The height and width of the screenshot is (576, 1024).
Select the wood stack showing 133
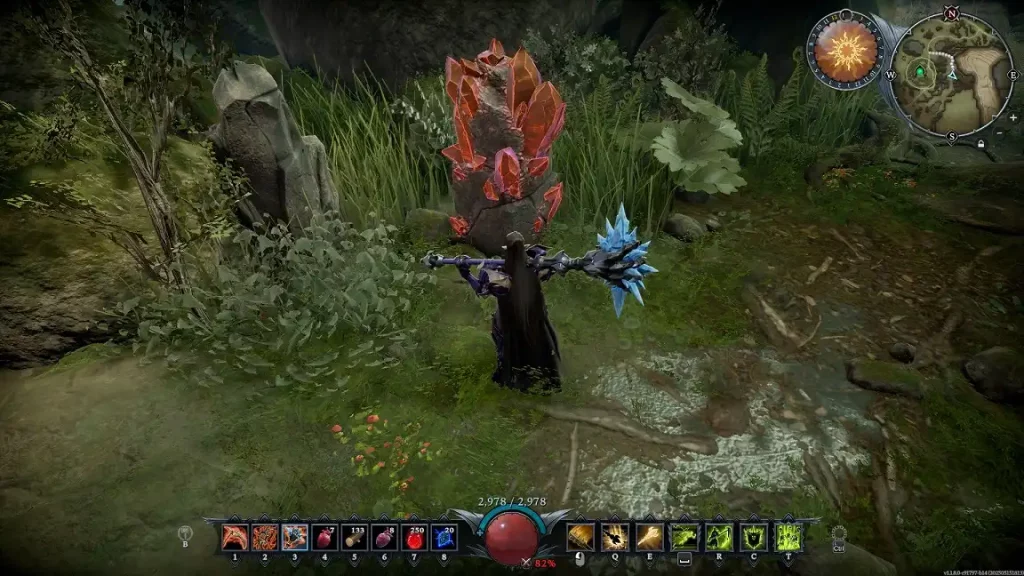(x=354, y=538)
